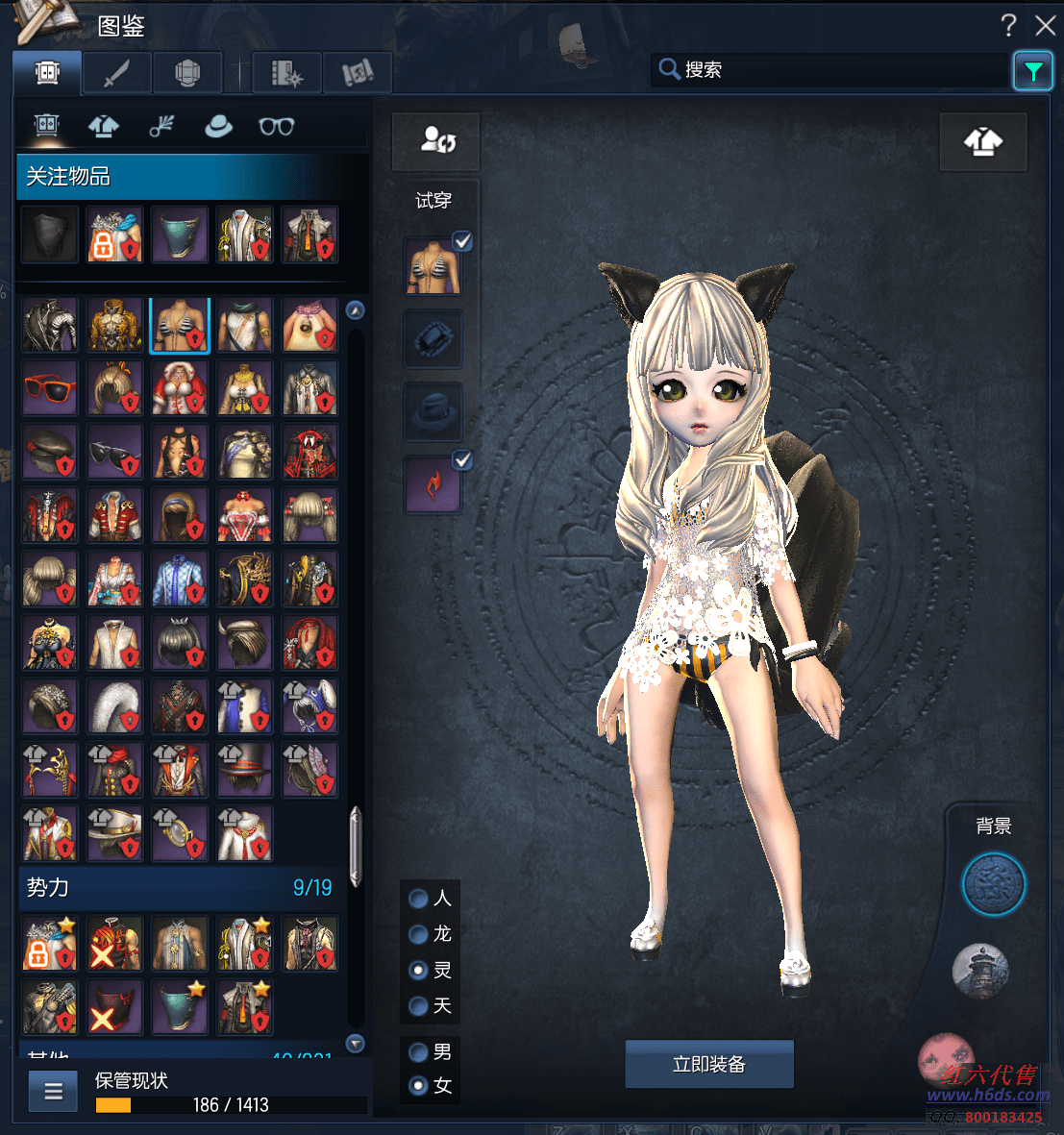Select the hat category filter
The image size is (1064, 1135).
coord(218,126)
